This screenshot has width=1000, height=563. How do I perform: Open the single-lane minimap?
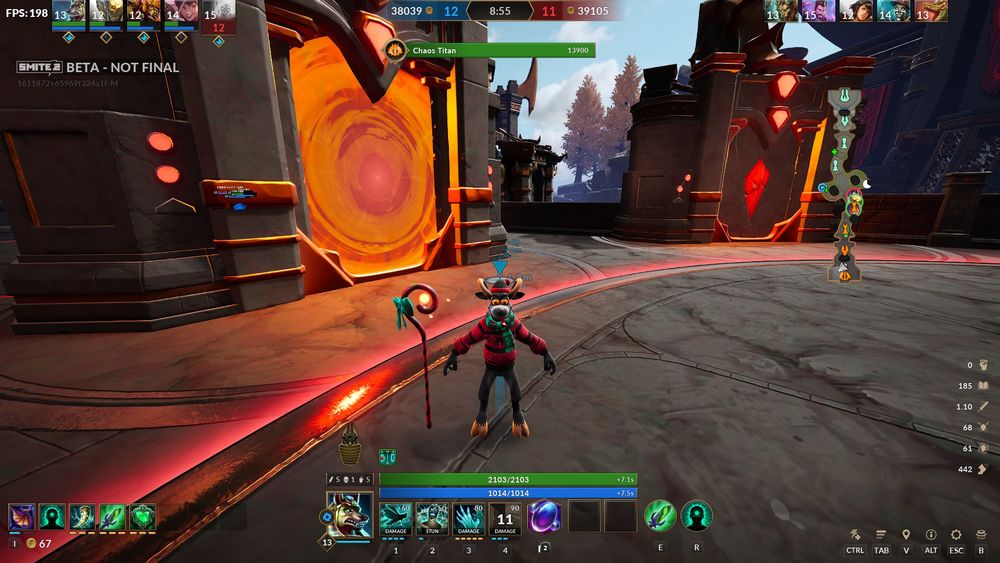pos(846,183)
